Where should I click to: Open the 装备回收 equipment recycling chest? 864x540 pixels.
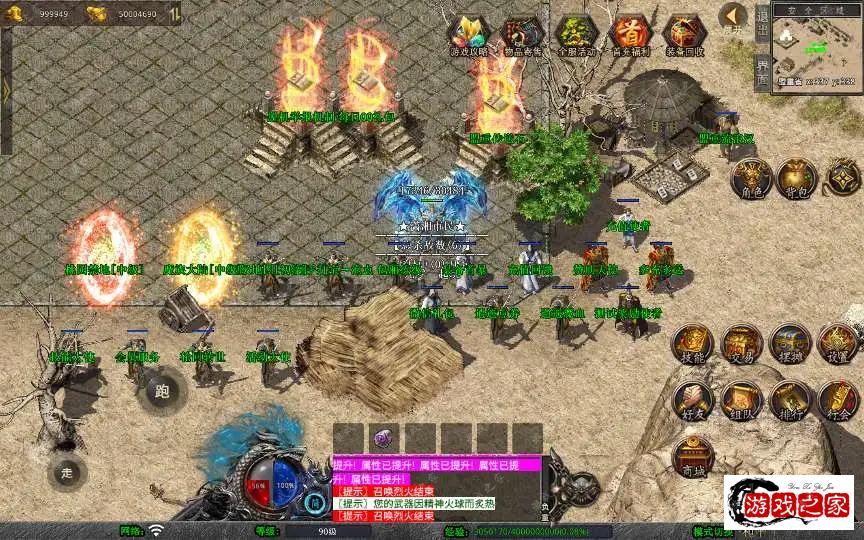tap(685, 34)
